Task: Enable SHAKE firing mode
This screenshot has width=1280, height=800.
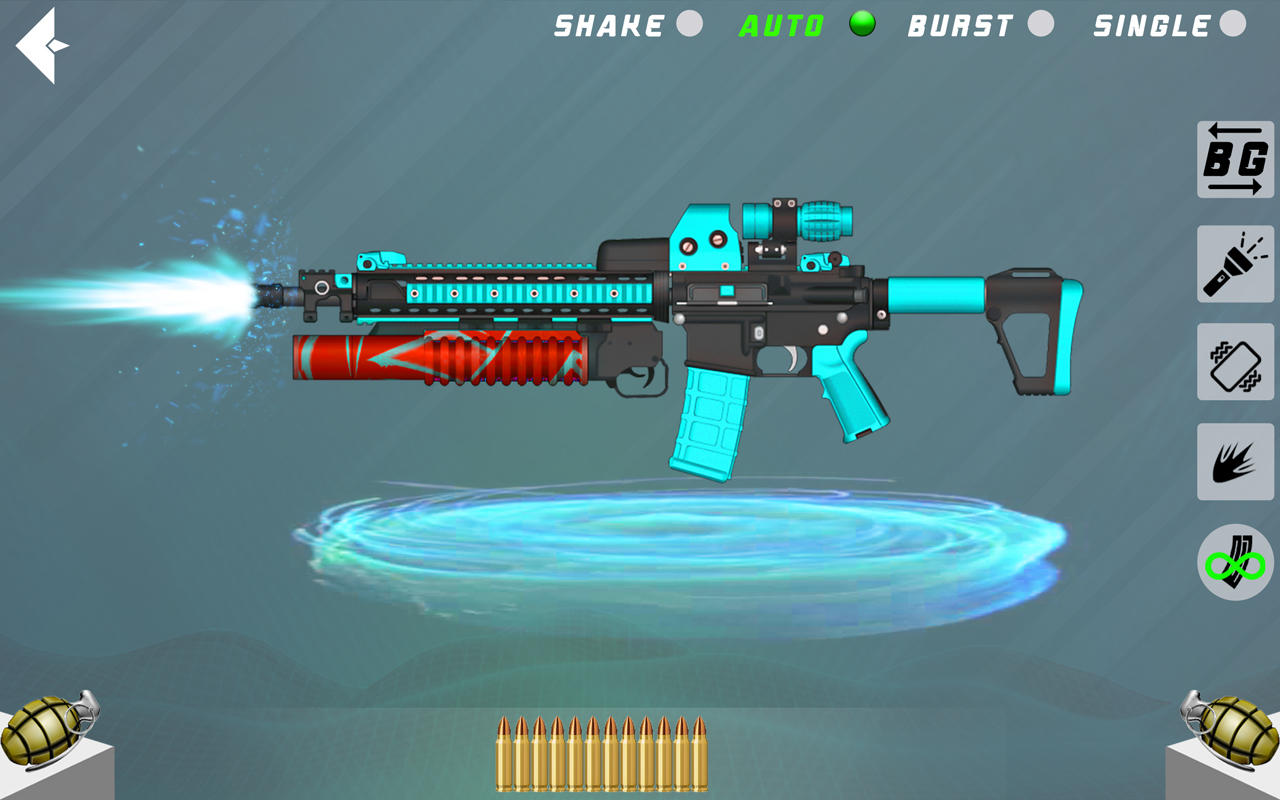Action: point(688,26)
